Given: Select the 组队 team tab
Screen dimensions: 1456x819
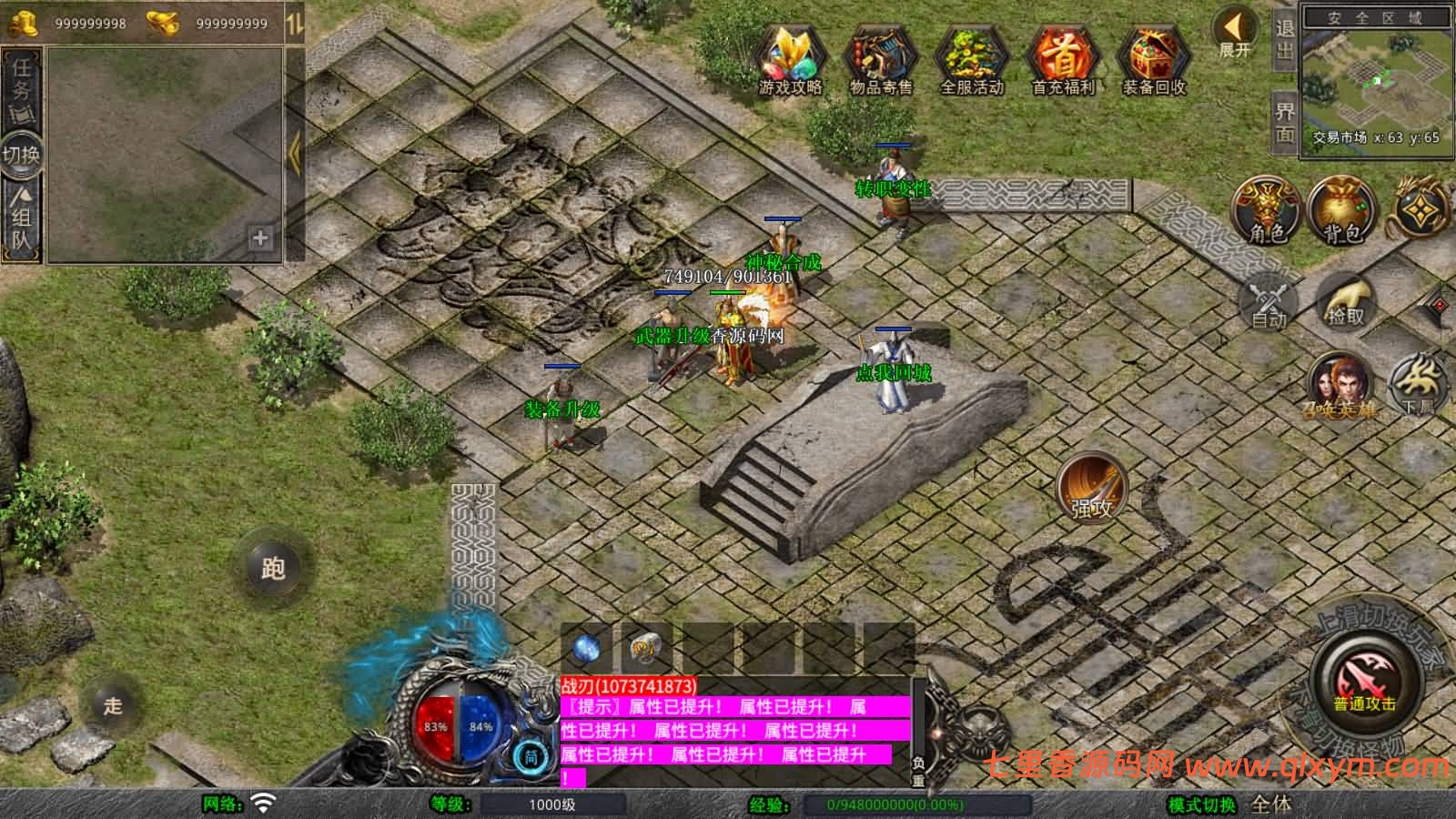Looking at the screenshot, I should click(x=21, y=220).
